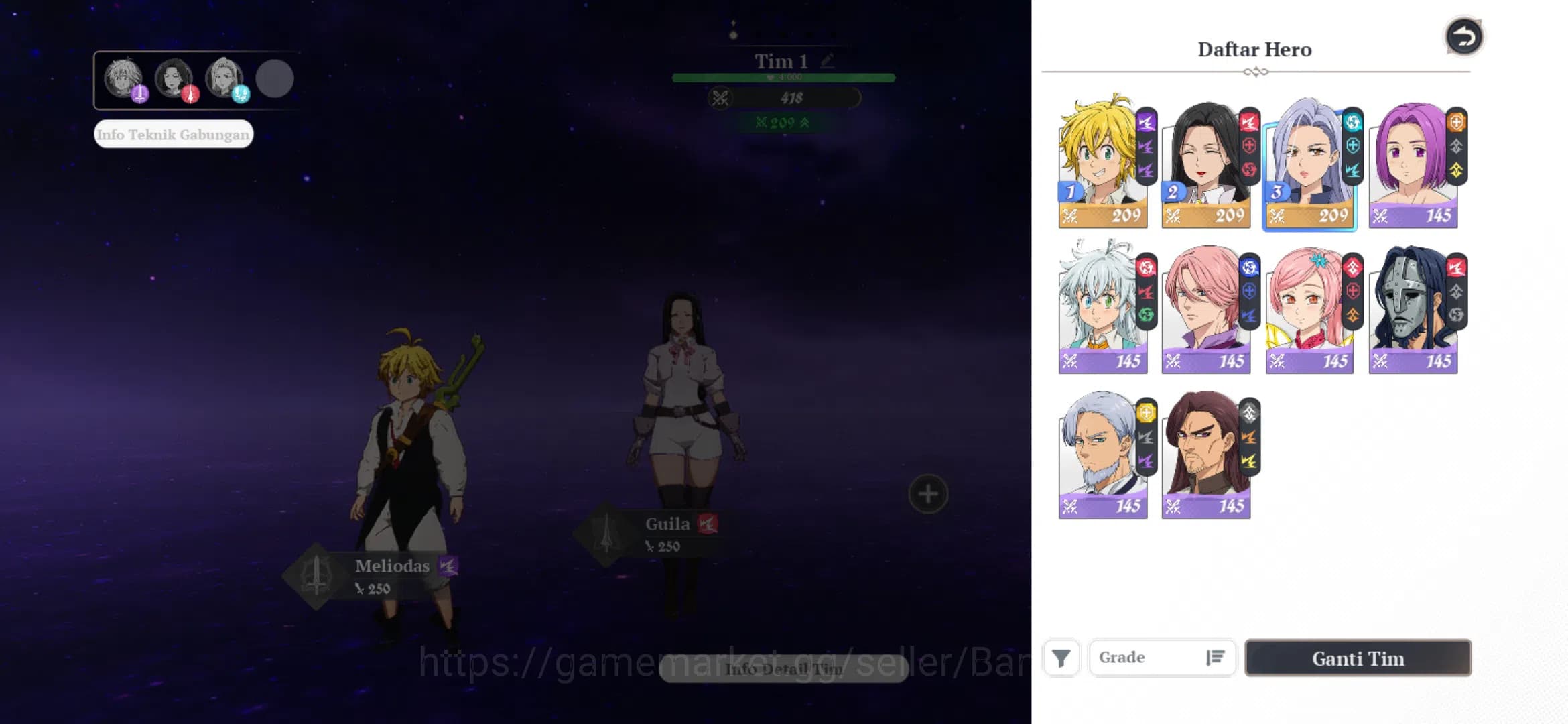Expand the Info Detail Tim panel

tap(783, 668)
